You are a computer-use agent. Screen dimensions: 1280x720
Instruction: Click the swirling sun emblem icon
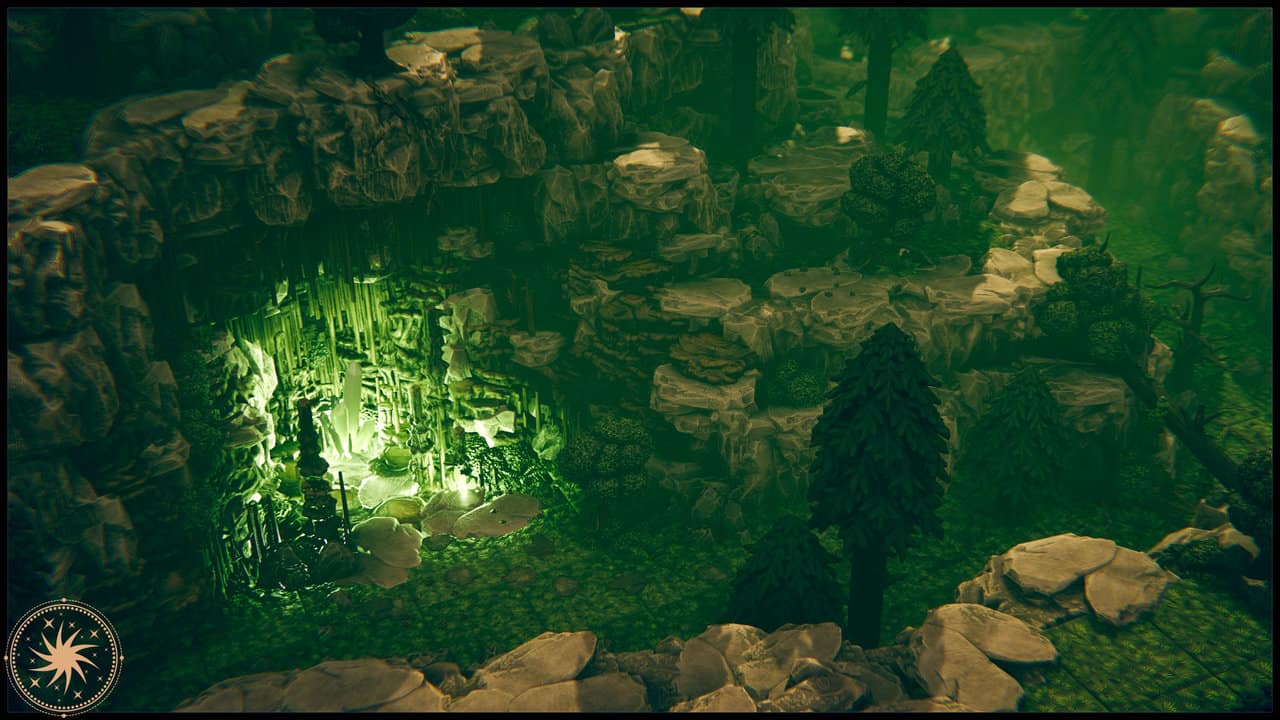click(x=63, y=657)
